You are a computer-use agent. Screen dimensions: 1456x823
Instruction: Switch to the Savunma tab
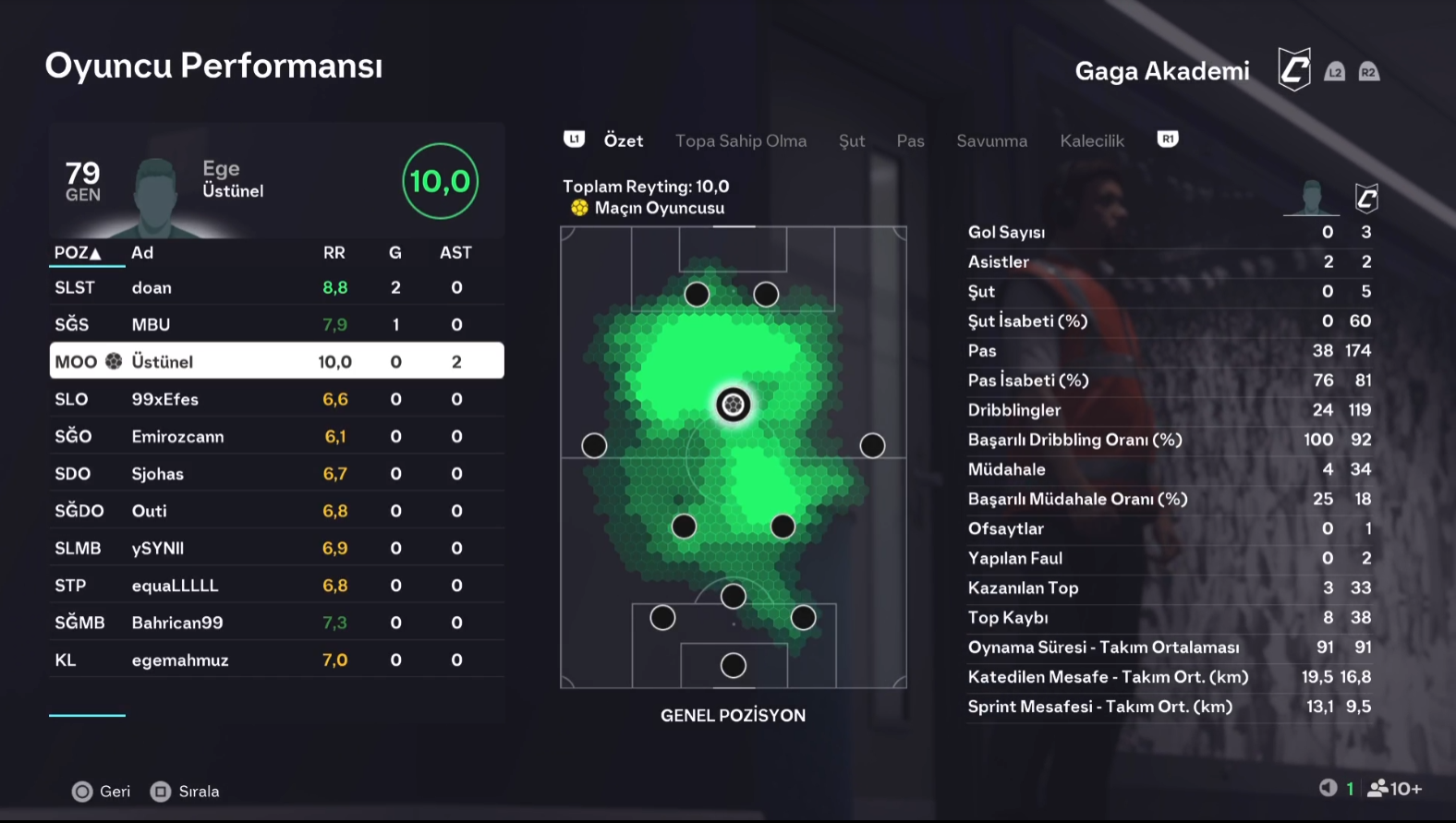pyautogui.click(x=991, y=140)
